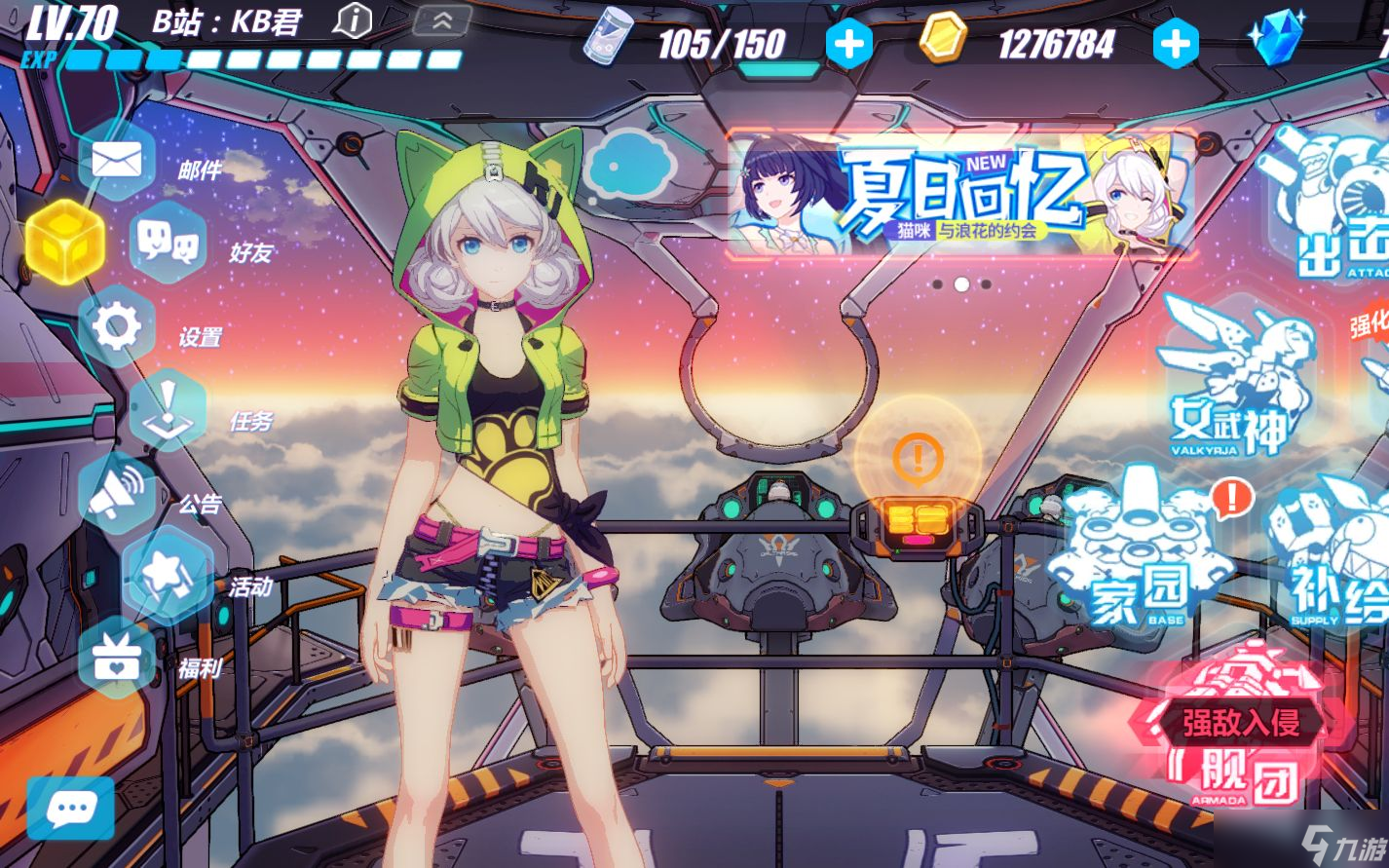Click the player info (i) icon
The image size is (1389, 868).
(354, 20)
